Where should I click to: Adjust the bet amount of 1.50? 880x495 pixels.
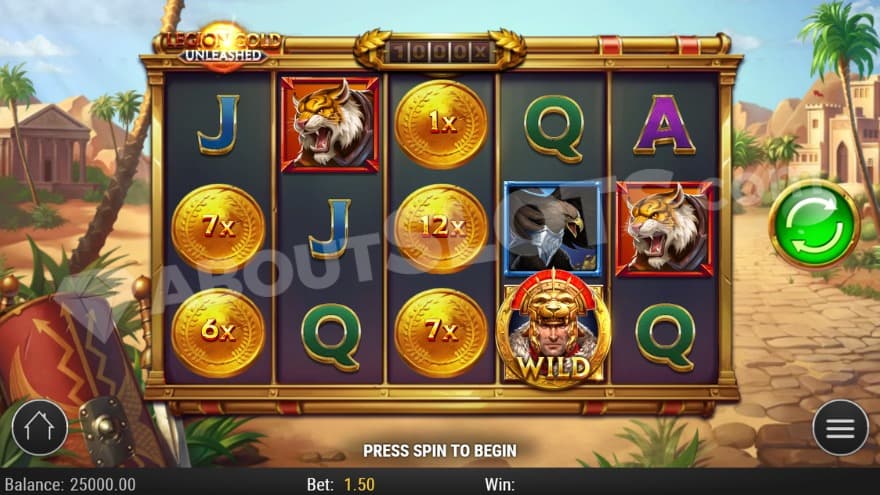359,484
